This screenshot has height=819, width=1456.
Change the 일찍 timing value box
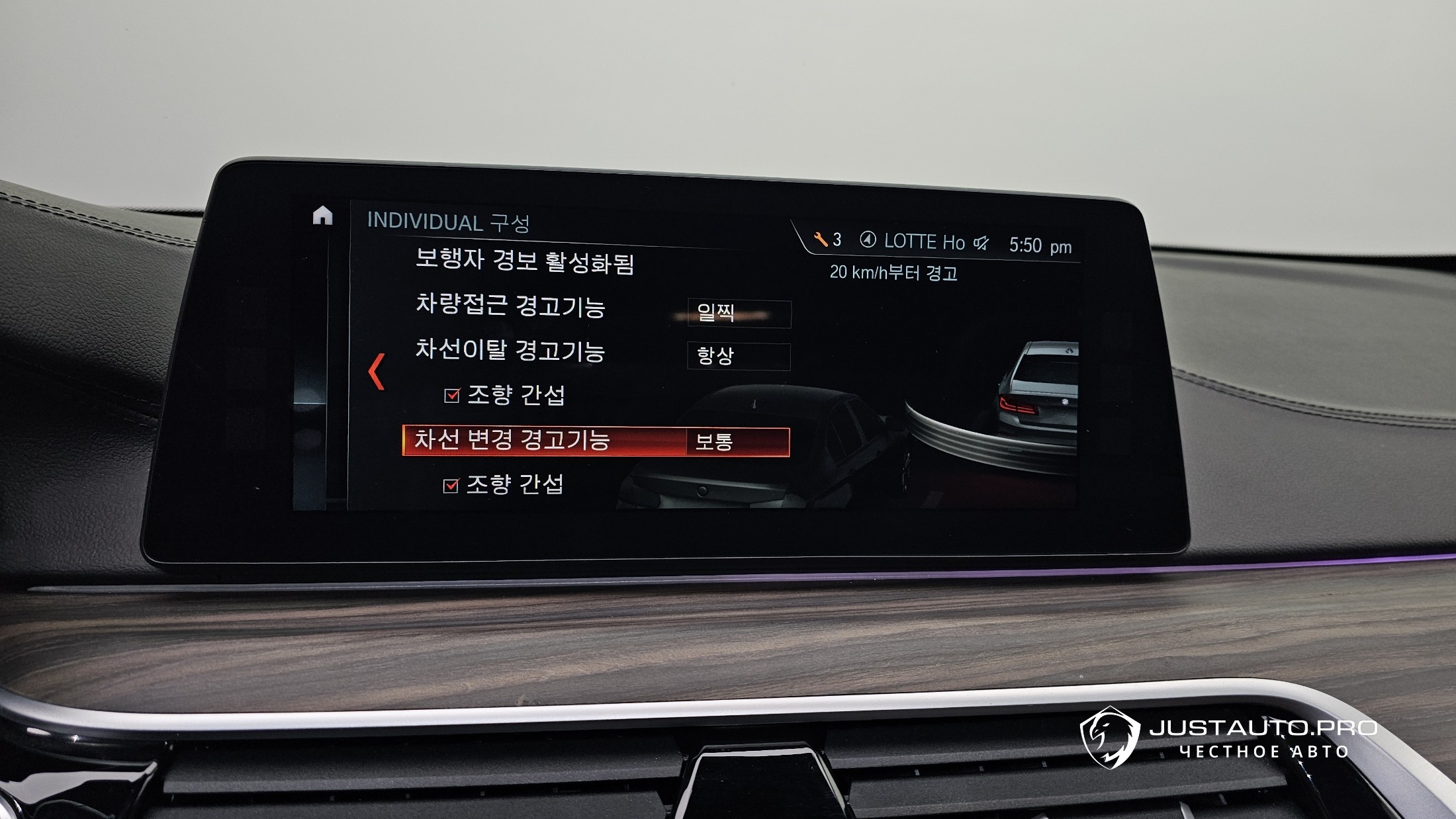click(739, 314)
